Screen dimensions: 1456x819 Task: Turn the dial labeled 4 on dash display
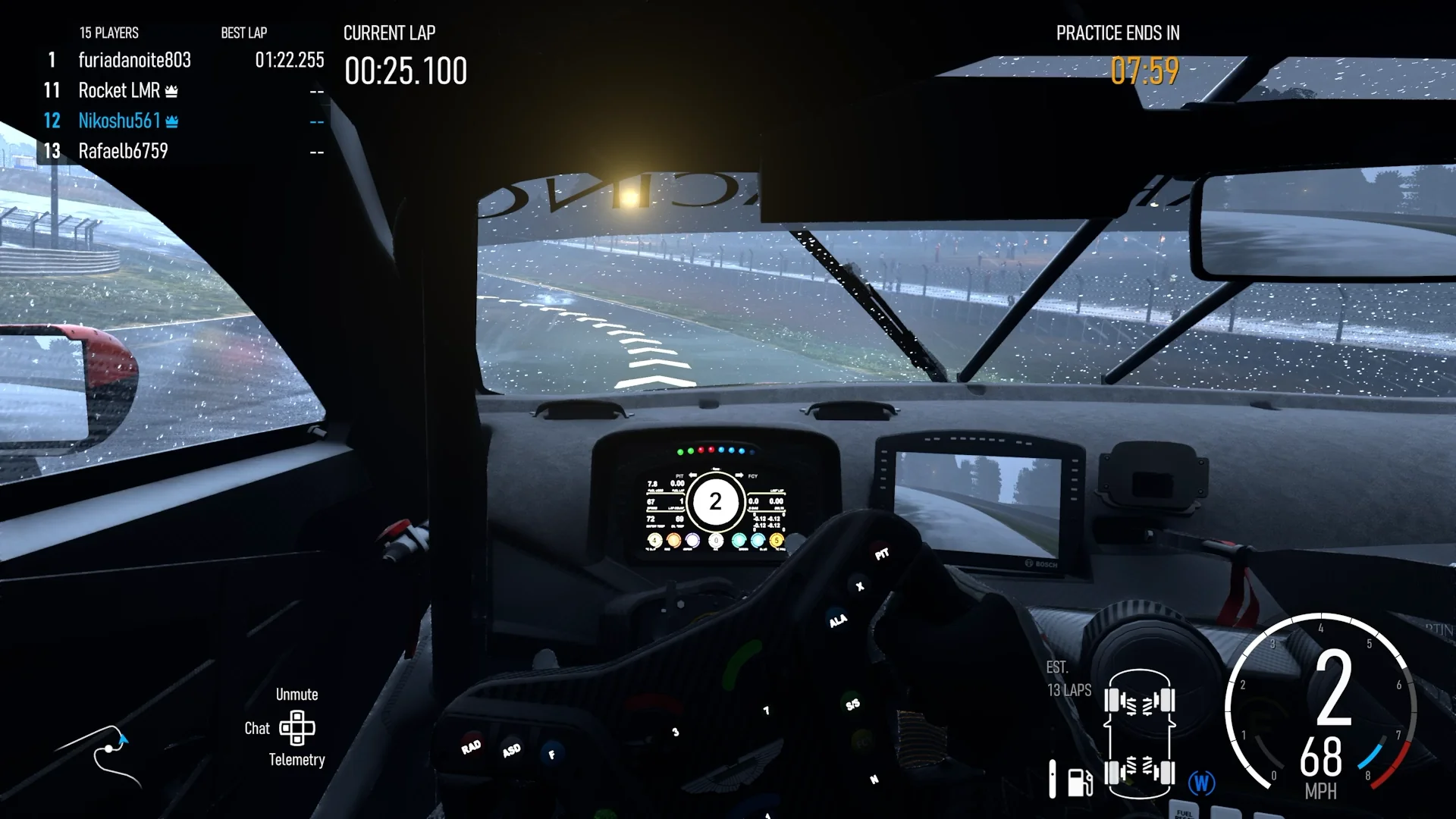(x=654, y=541)
